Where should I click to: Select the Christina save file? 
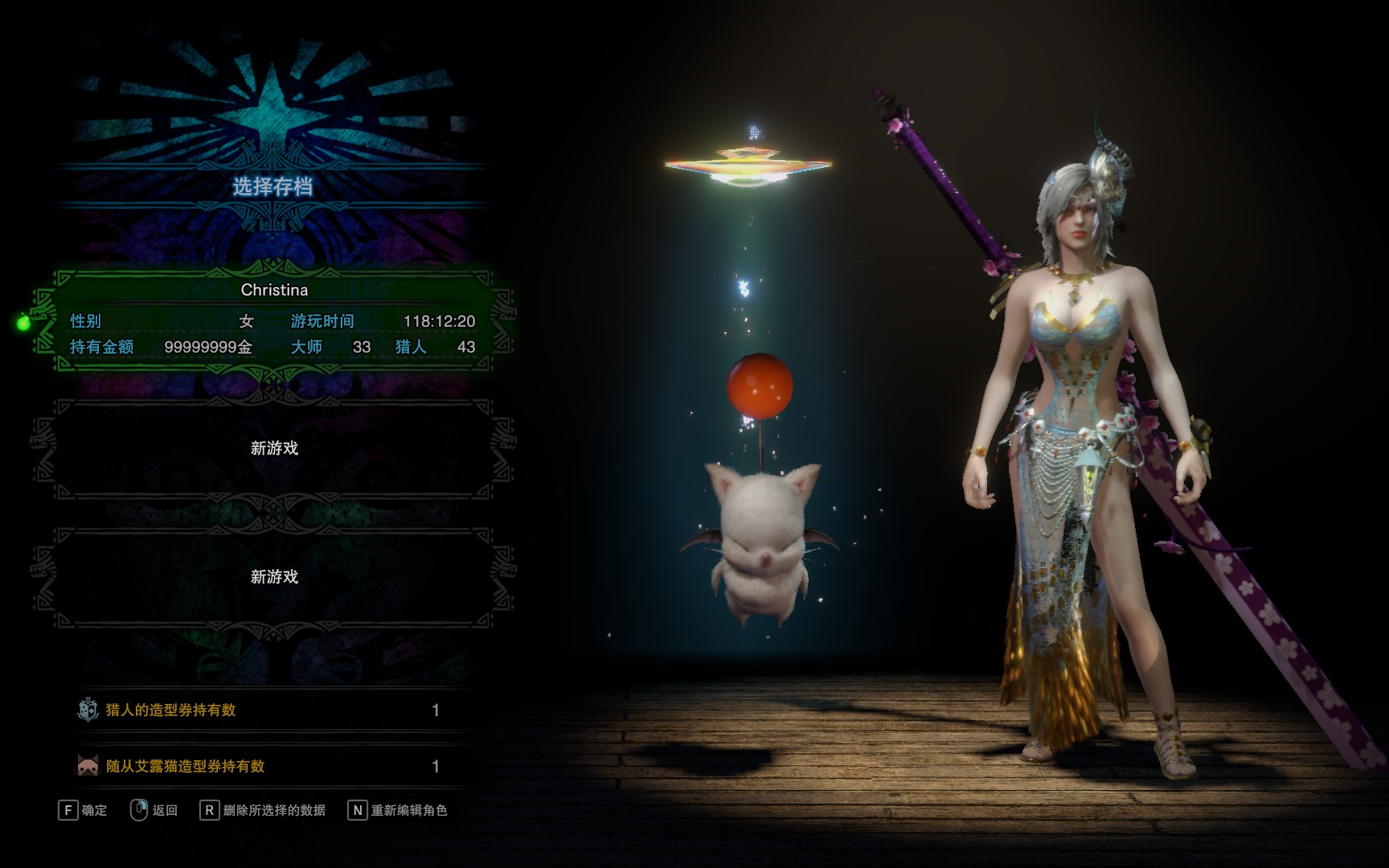click(x=273, y=320)
